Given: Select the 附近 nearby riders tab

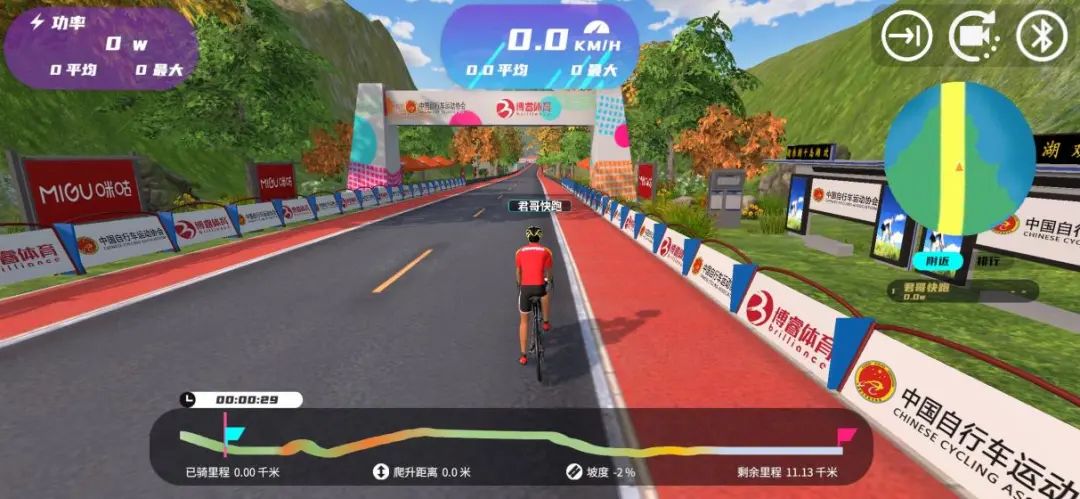Looking at the screenshot, I should (926, 260).
